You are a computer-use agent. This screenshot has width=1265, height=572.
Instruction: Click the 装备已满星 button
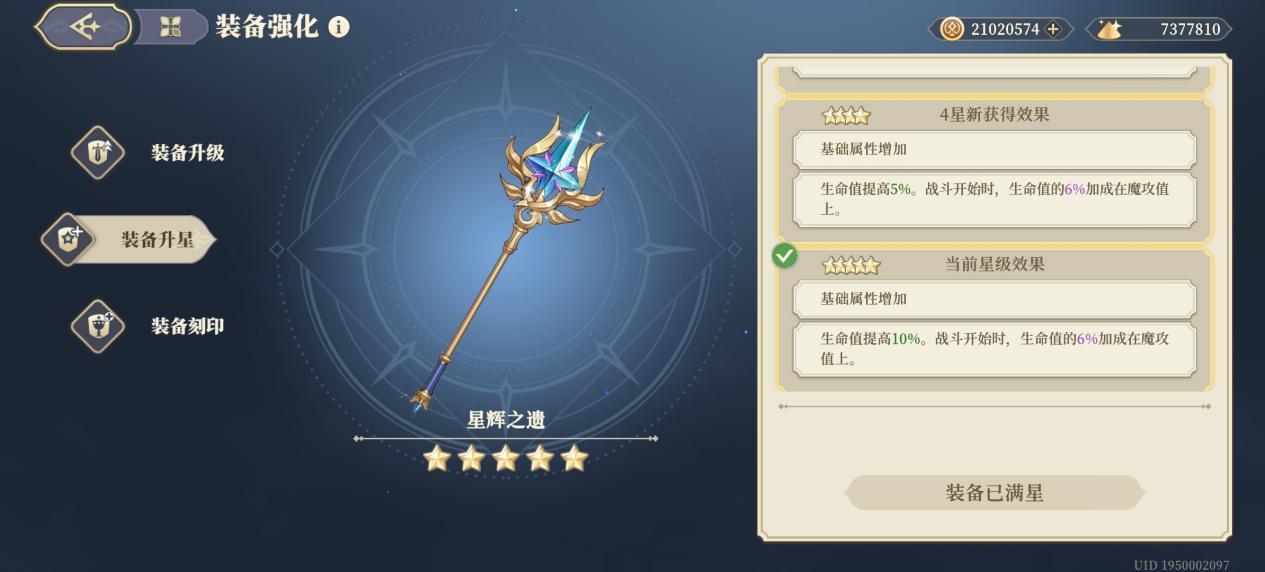(x=994, y=493)
